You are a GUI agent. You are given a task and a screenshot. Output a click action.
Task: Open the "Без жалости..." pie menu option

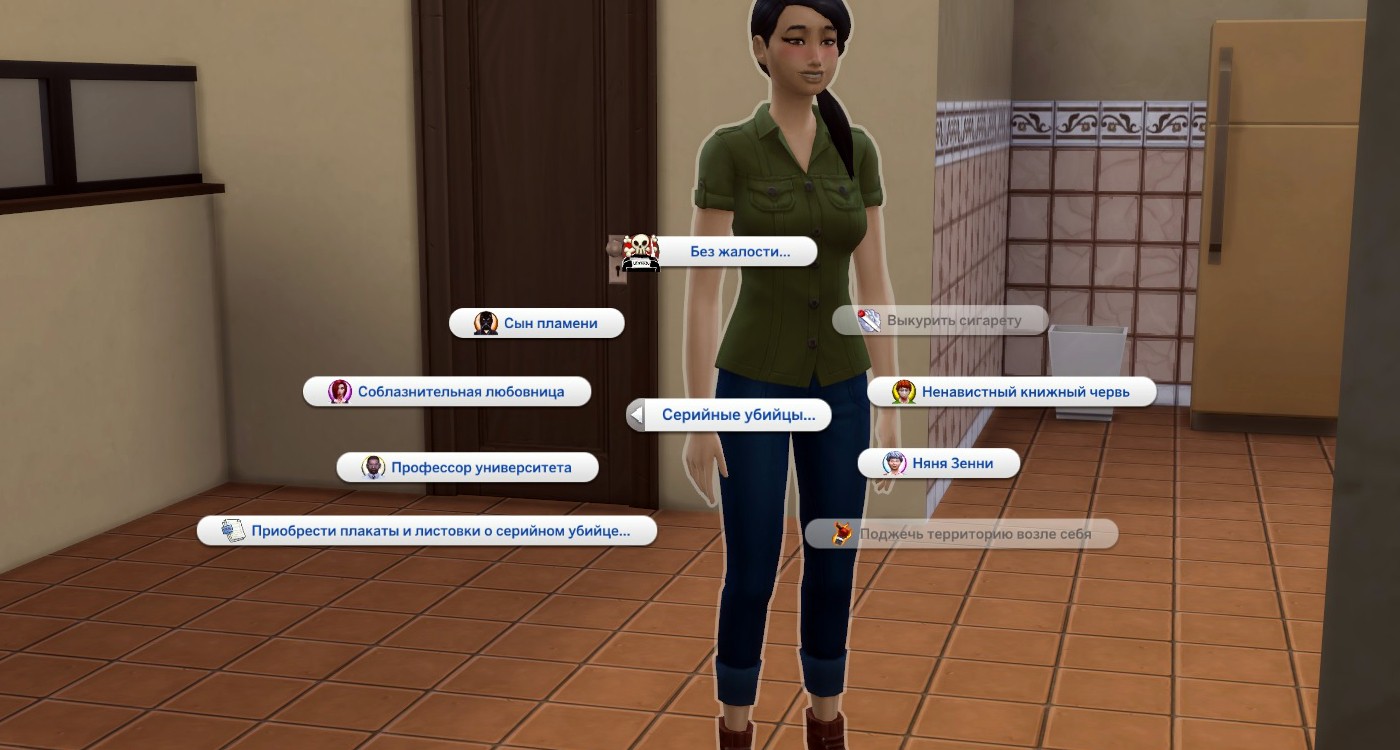[x=738, y=252]
